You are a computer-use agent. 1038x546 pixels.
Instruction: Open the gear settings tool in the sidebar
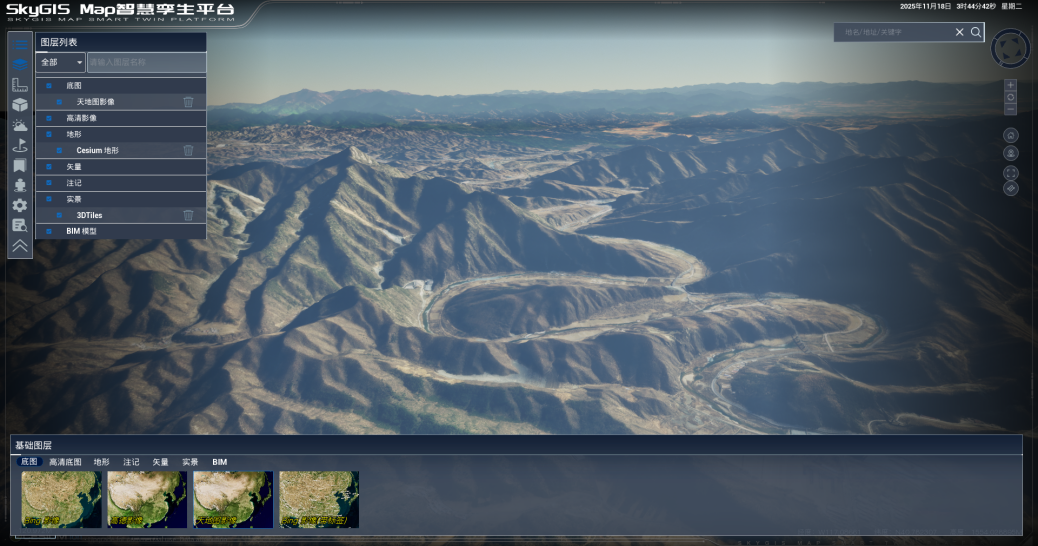20,205
